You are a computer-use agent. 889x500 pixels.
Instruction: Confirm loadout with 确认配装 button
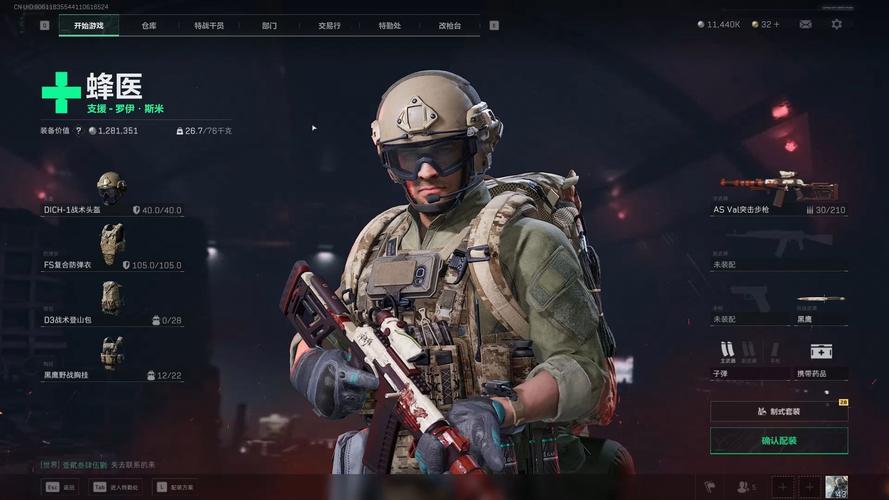(779, 441)
